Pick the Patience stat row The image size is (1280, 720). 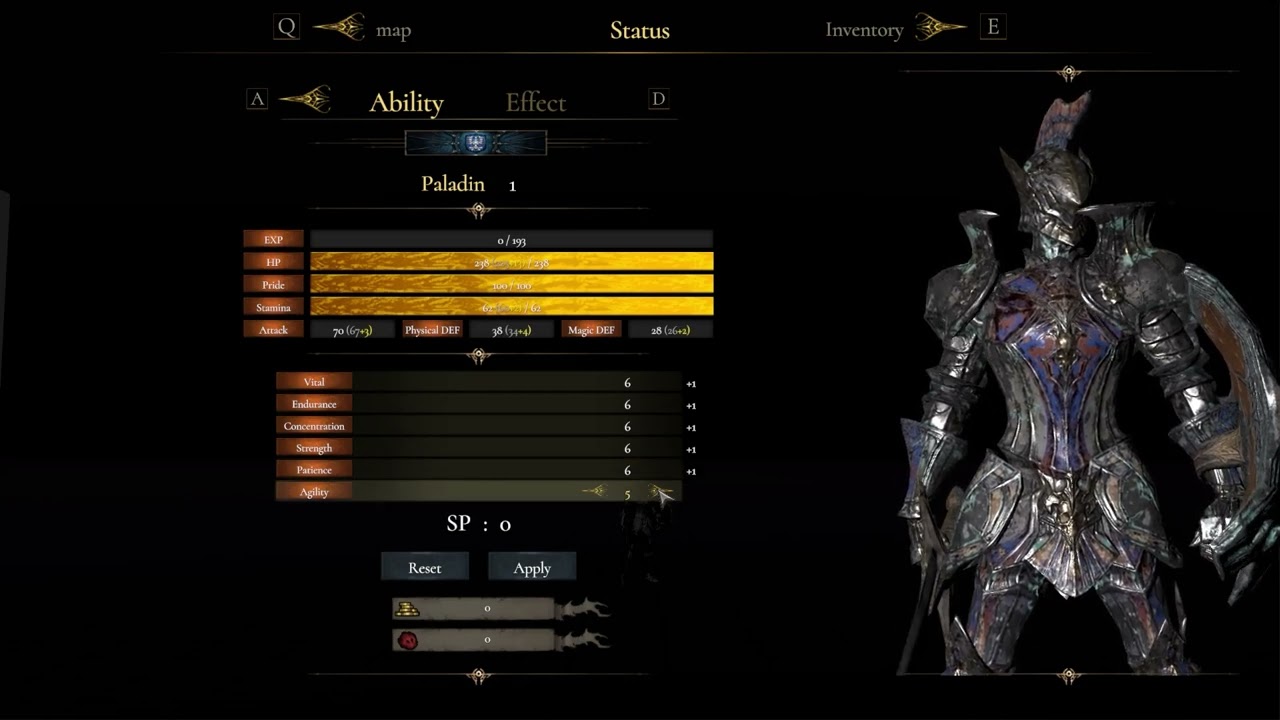314,470
